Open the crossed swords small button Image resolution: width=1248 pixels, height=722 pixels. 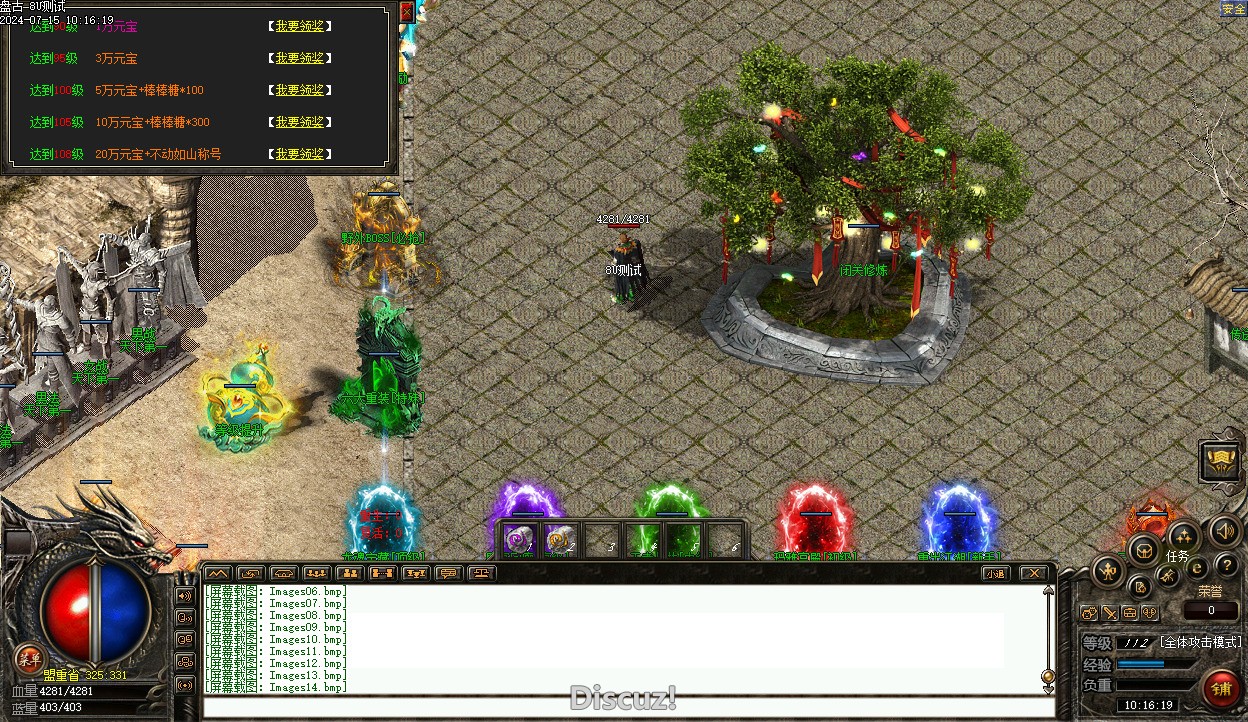tap(1110, 613)
